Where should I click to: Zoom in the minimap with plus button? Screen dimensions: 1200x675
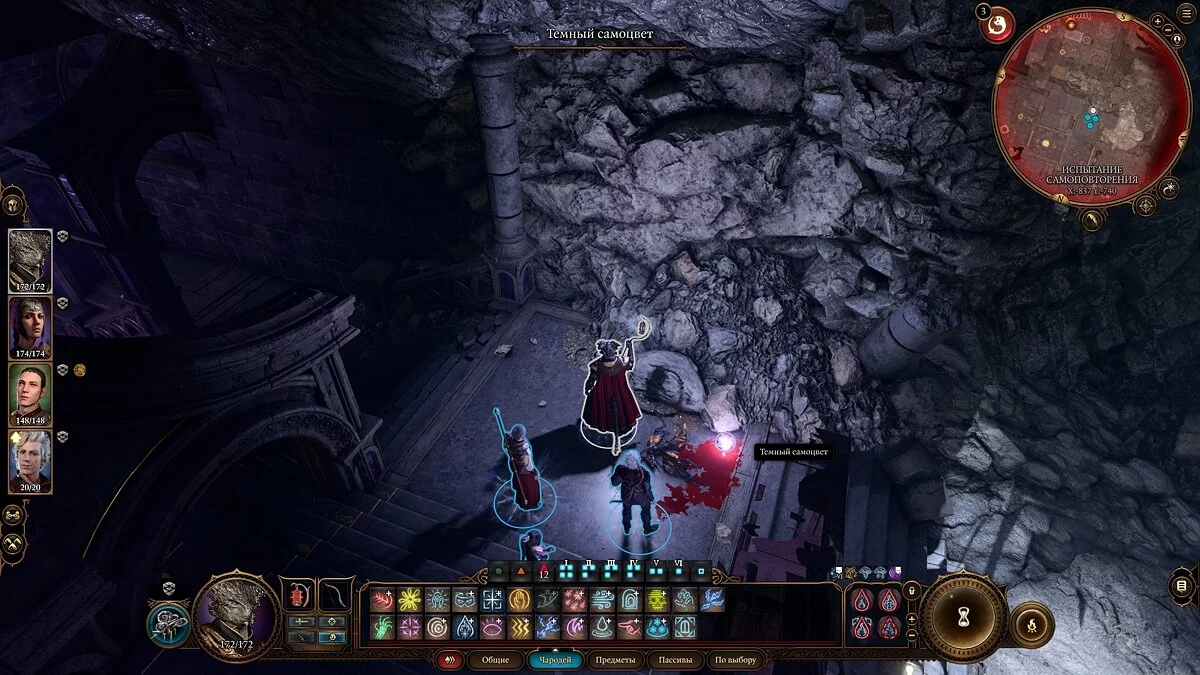(1157, 21)
